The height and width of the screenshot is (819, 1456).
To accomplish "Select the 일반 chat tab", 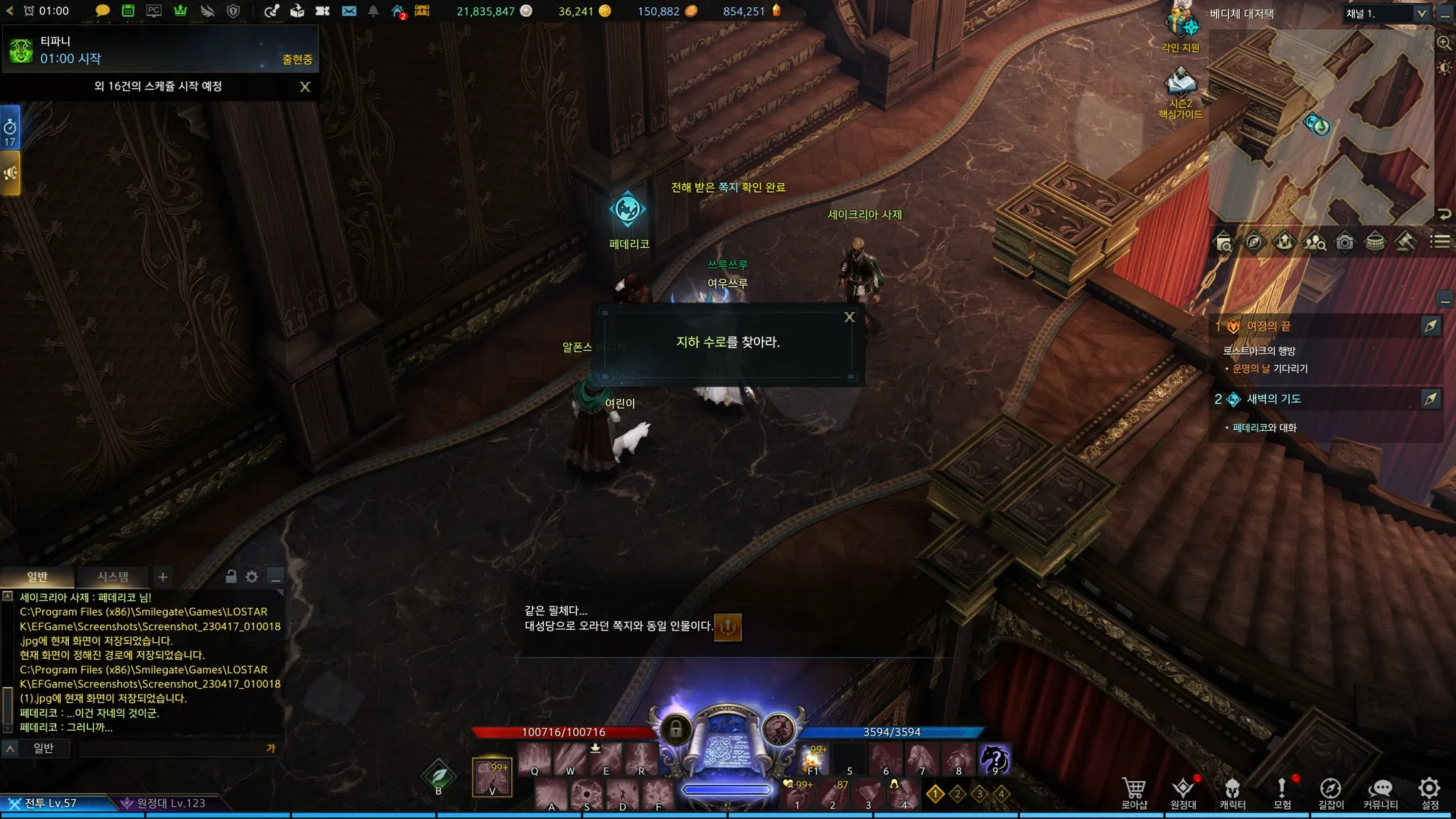I will click(x=37, y=577).
